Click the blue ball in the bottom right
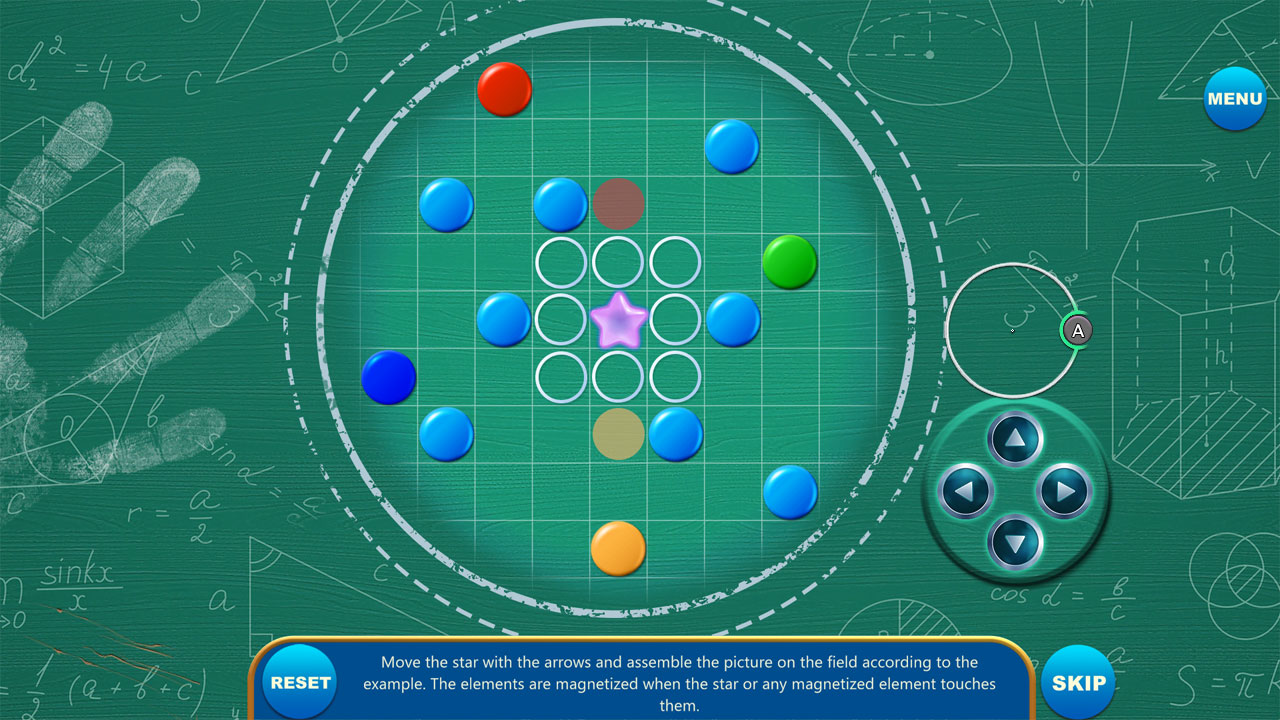 [791, 492]
